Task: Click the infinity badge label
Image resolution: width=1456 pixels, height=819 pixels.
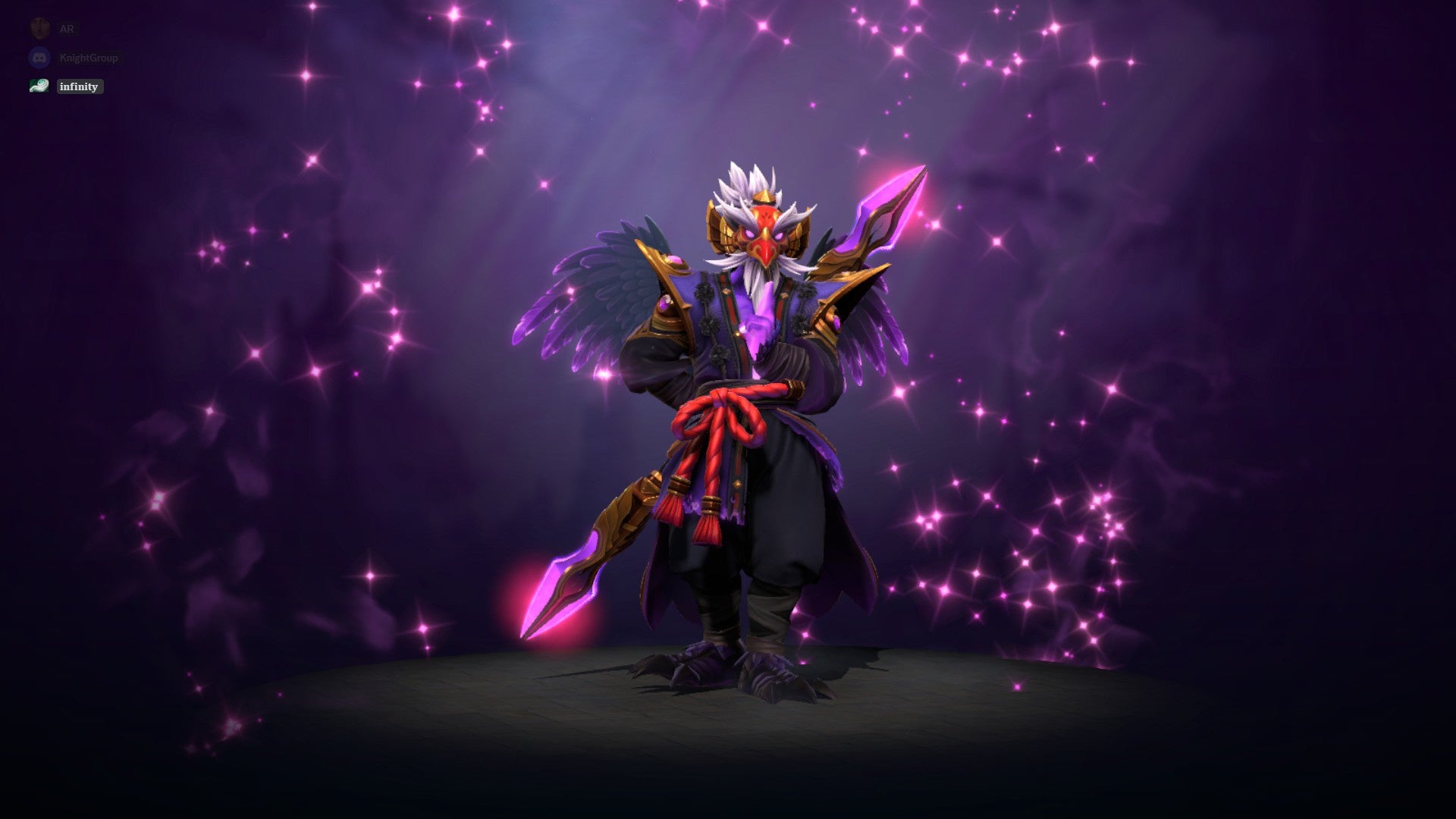Action: (79, 86)
